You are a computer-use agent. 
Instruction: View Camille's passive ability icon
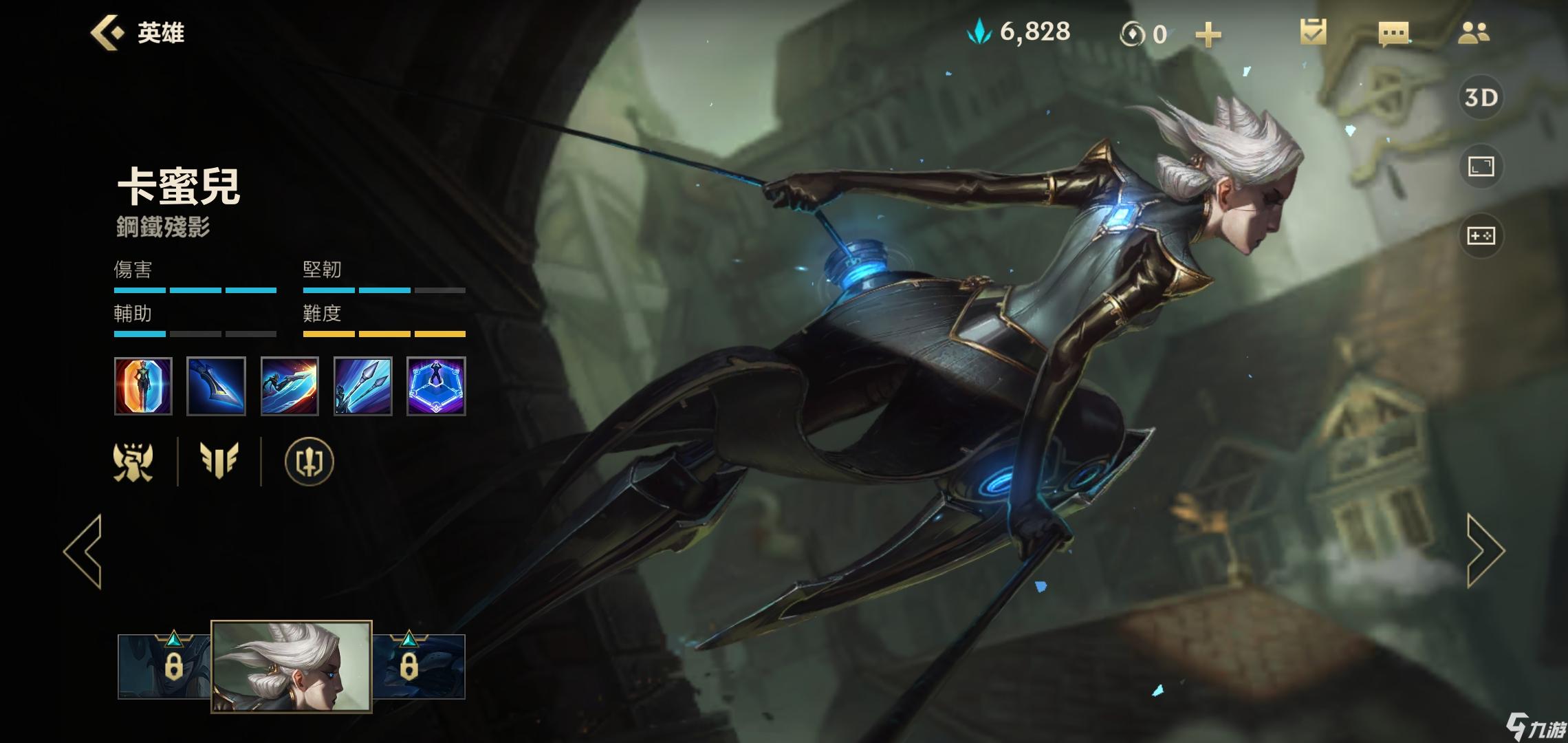click(x=143, y=386)
